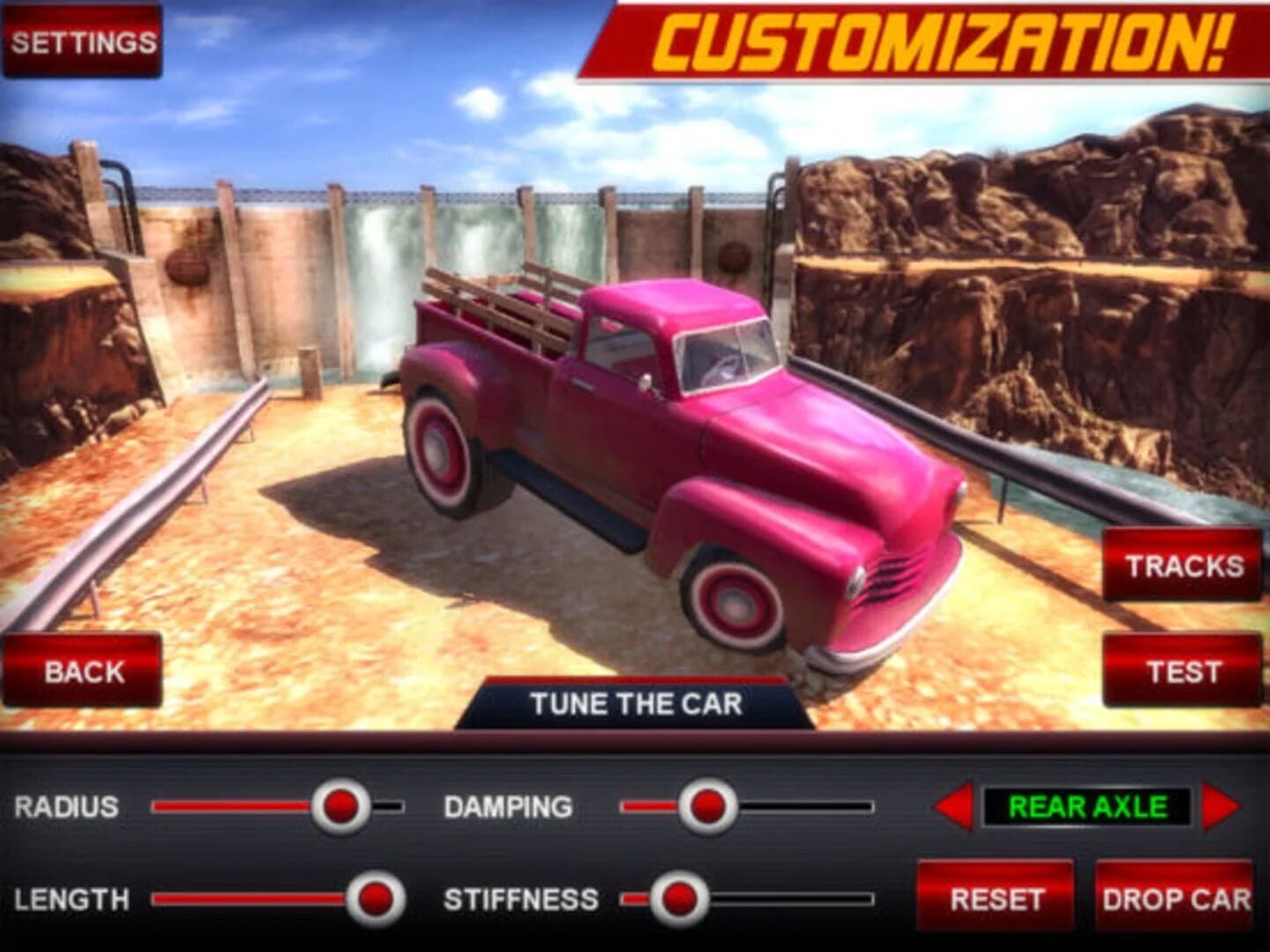Click the STIFFNESS label
The width and height of the screenshot is (1270, 952).
tap(522, 897)
